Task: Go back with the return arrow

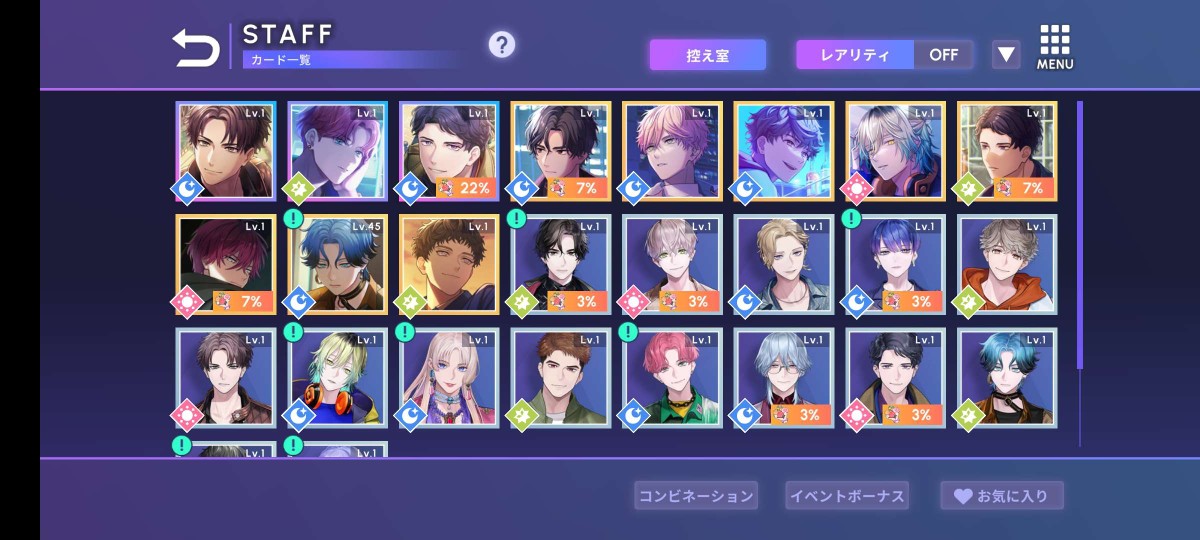Action: (x=196, y=48)
